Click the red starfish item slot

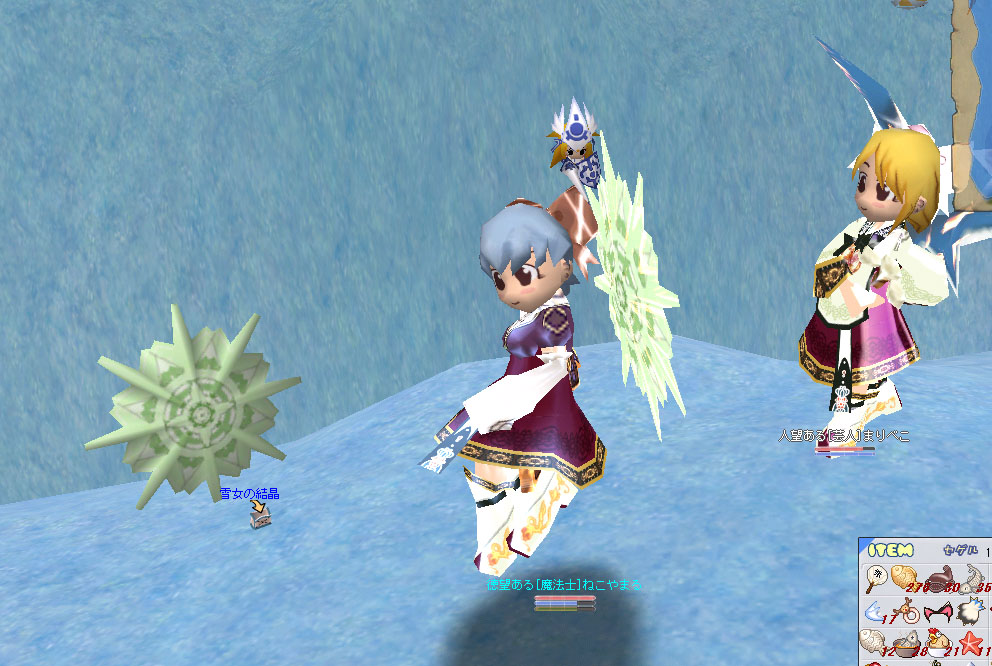(x=971, y=642)
